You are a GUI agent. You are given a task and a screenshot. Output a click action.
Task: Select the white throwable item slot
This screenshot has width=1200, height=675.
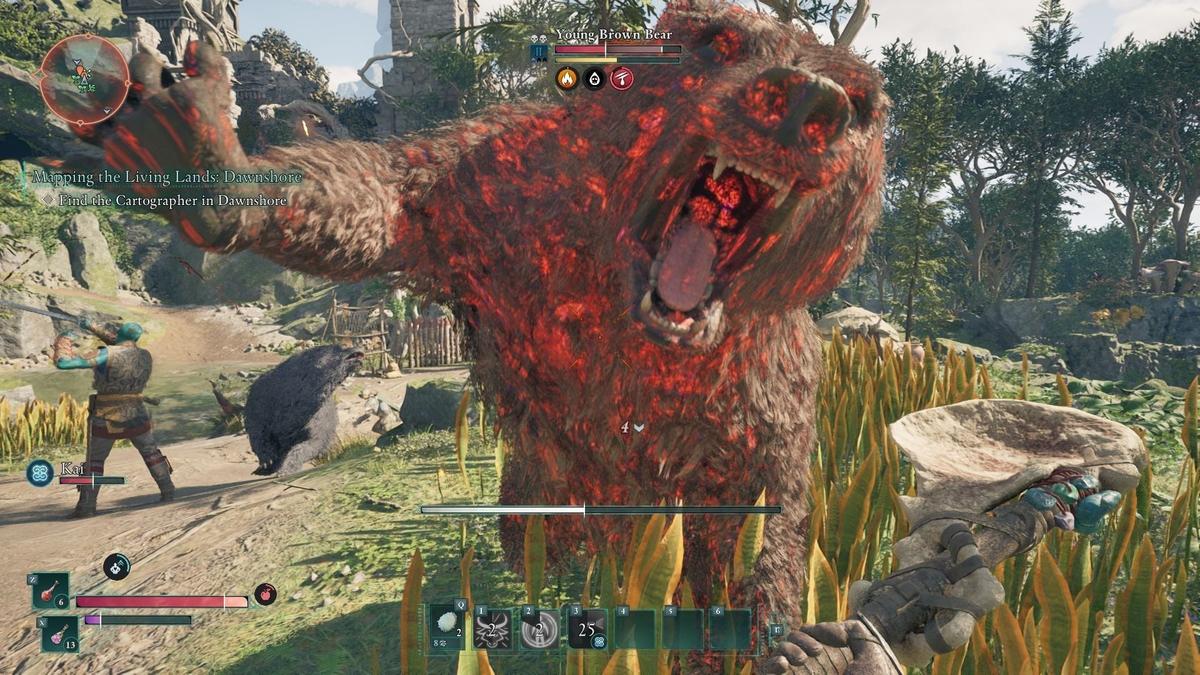[x=446, y=629]
